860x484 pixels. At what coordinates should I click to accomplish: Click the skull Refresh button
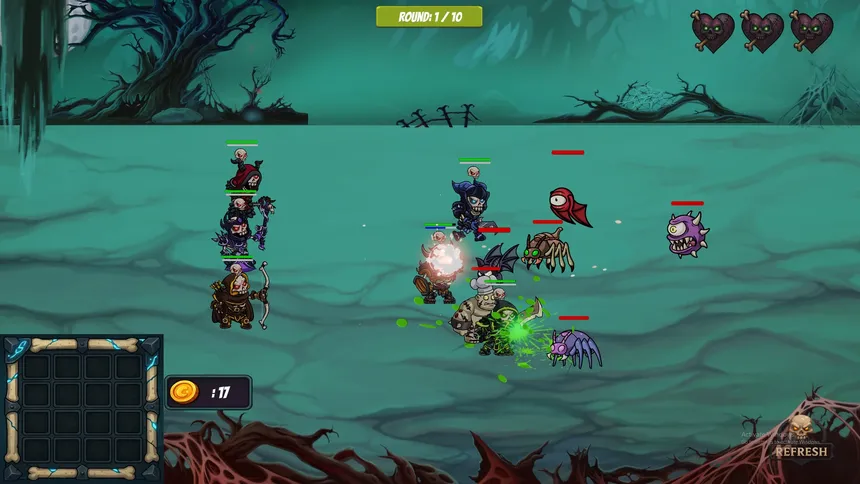(800, 442)
